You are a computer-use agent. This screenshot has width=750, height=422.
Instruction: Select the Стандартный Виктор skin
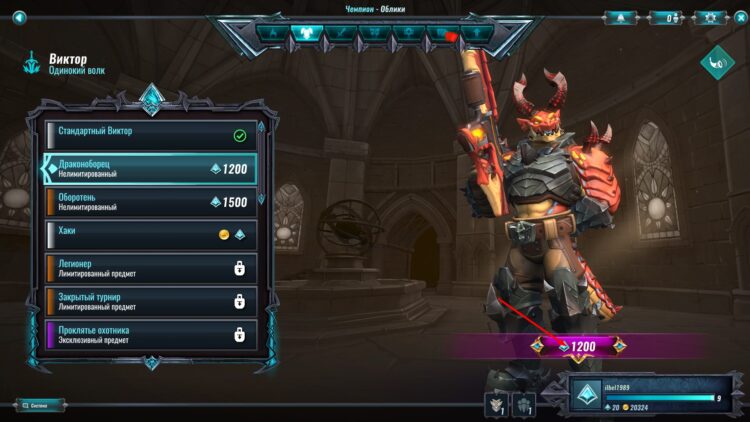pyautogui.click(x=150, y=135)
